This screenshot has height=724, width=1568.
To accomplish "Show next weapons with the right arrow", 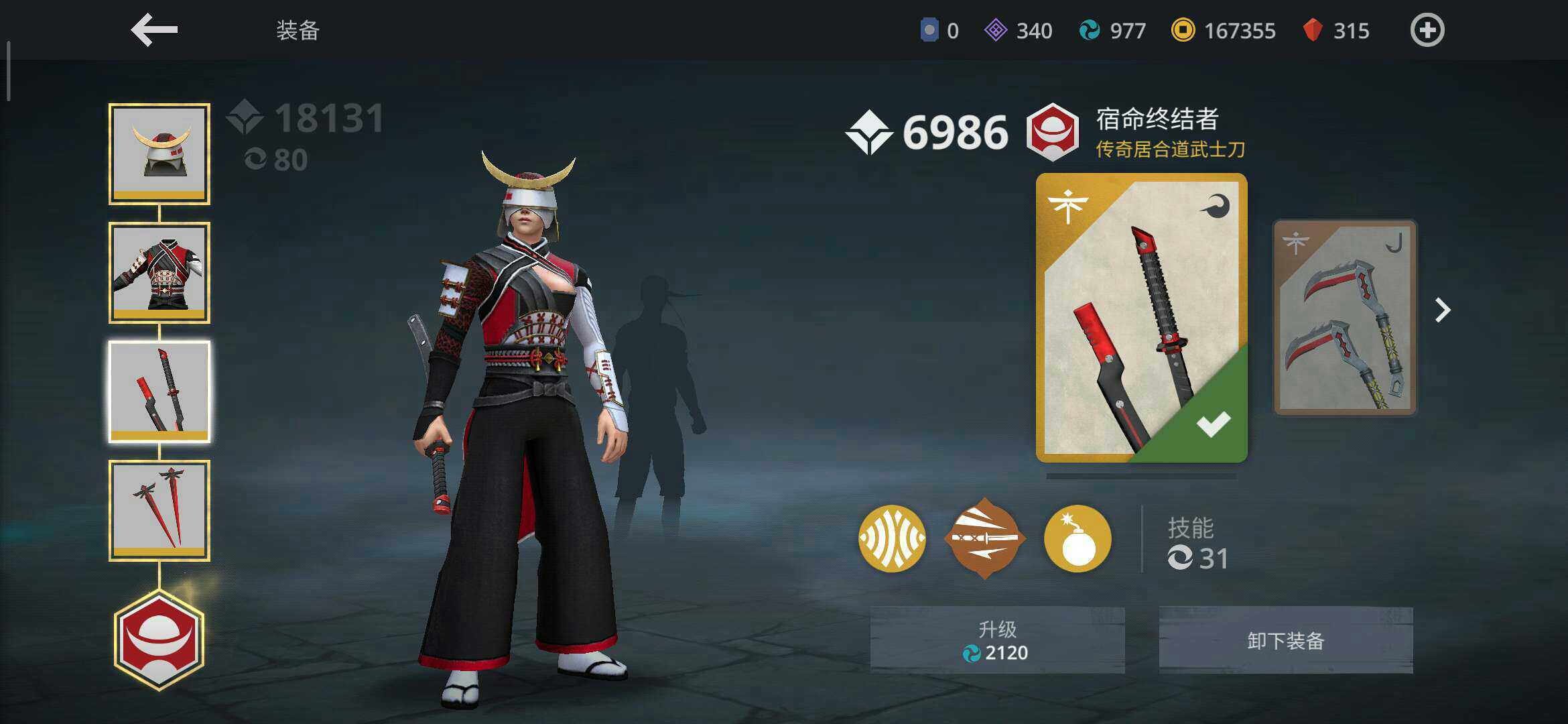I will coord(1443,310).
